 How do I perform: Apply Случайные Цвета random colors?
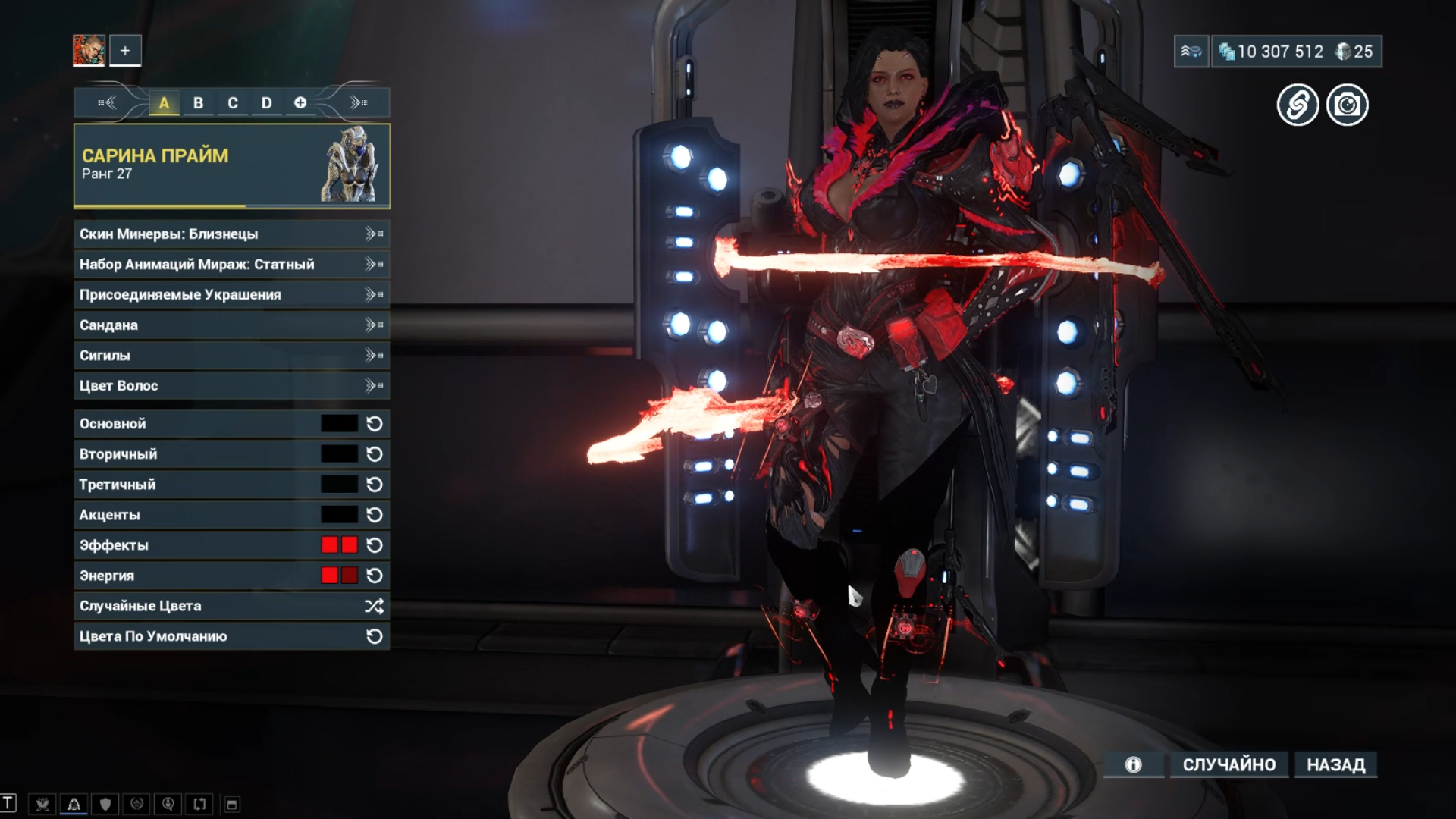(231, 606)
